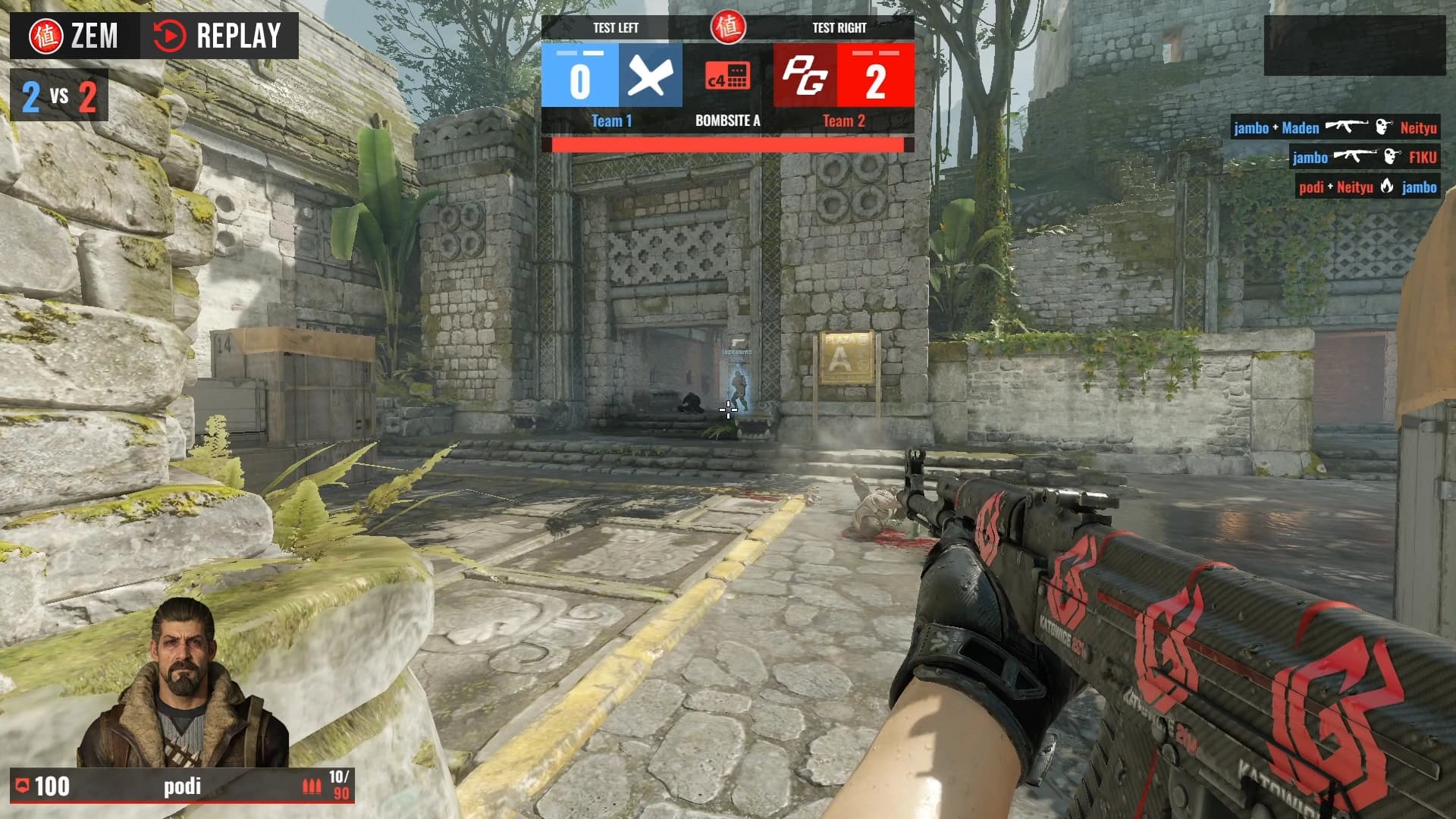Click the Team 2 PG logo
The width and height of the screenshot is (1456, 819).
coord(805,76)
